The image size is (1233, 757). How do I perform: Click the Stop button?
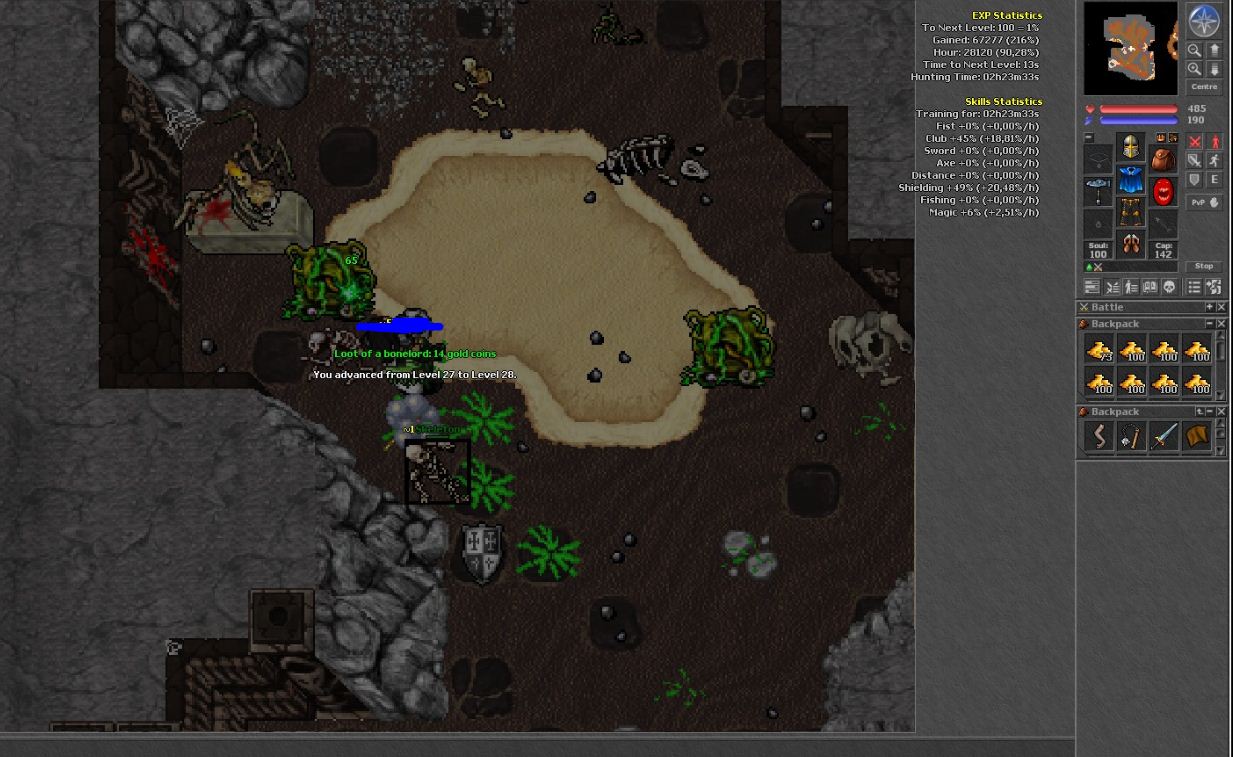[1204, 266]
